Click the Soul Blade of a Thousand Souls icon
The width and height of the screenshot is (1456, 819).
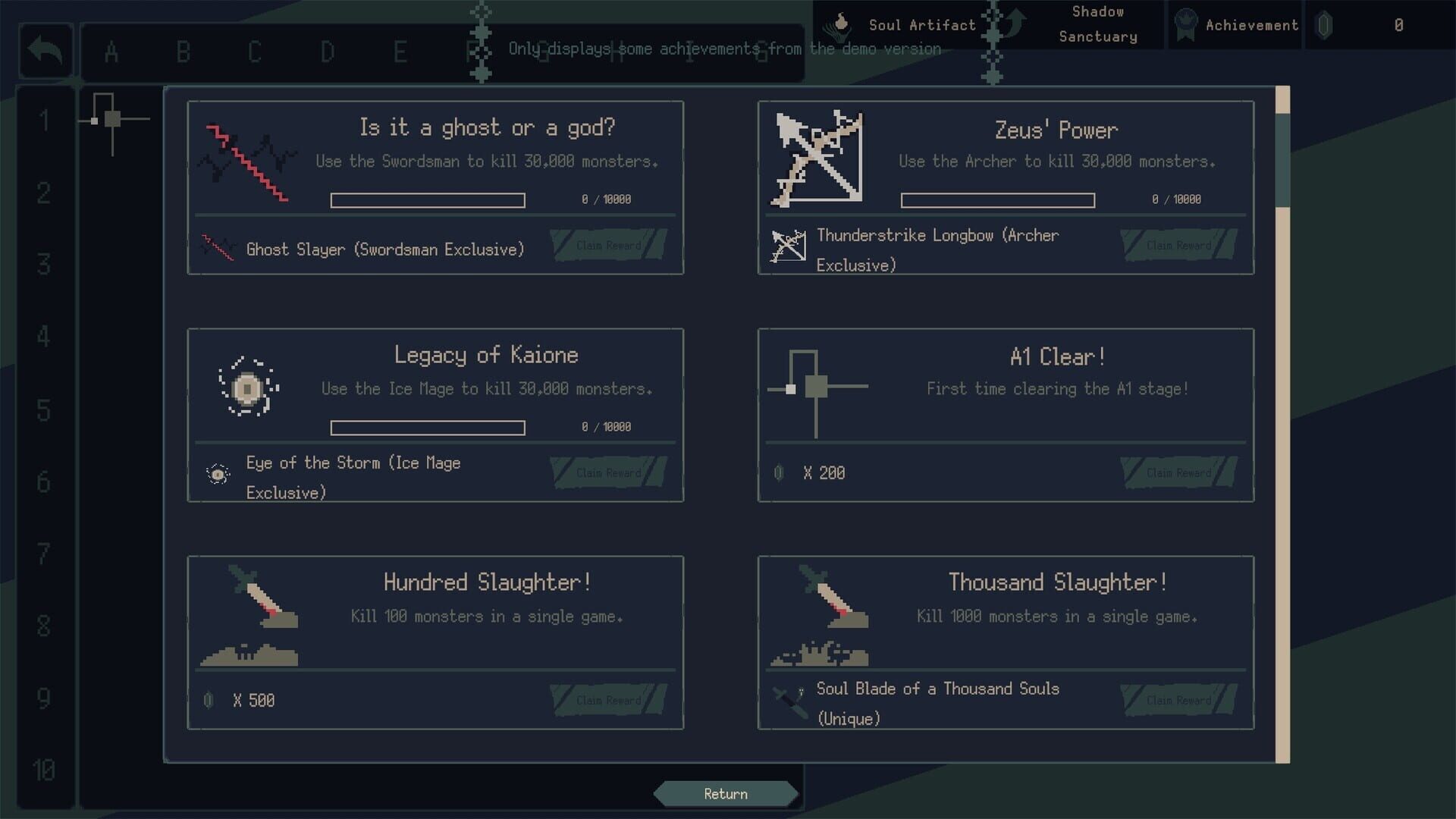[792, 701]
